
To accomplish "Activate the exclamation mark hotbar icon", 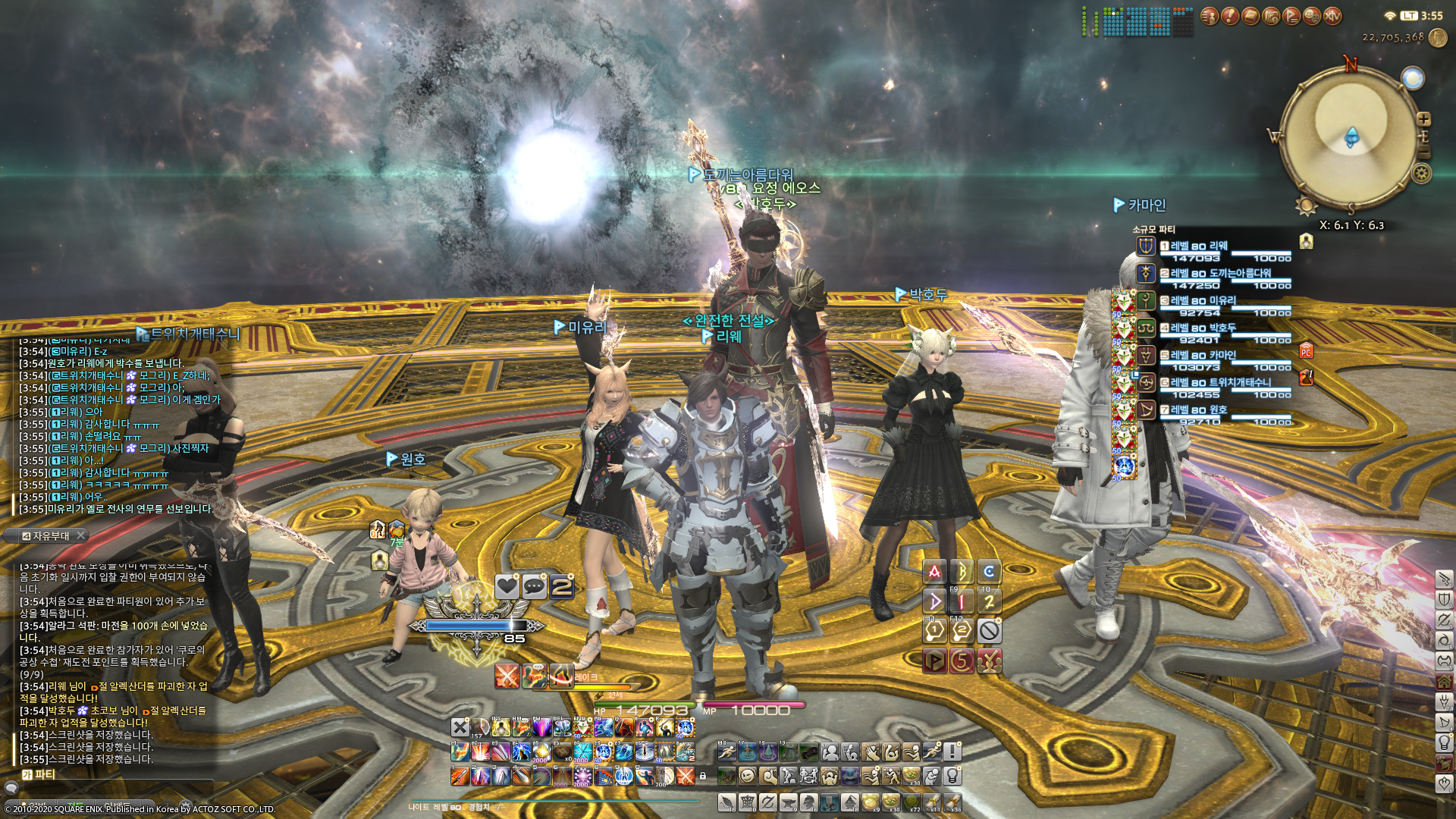I will [952, 752].
